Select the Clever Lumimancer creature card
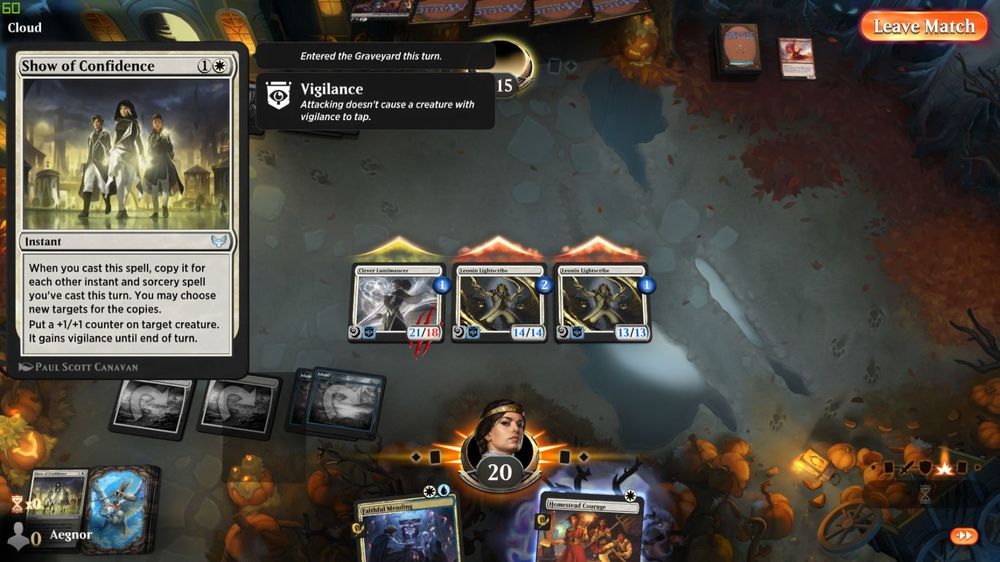Viewport: 1000px width, 562px height. click(x=399, y=302)
